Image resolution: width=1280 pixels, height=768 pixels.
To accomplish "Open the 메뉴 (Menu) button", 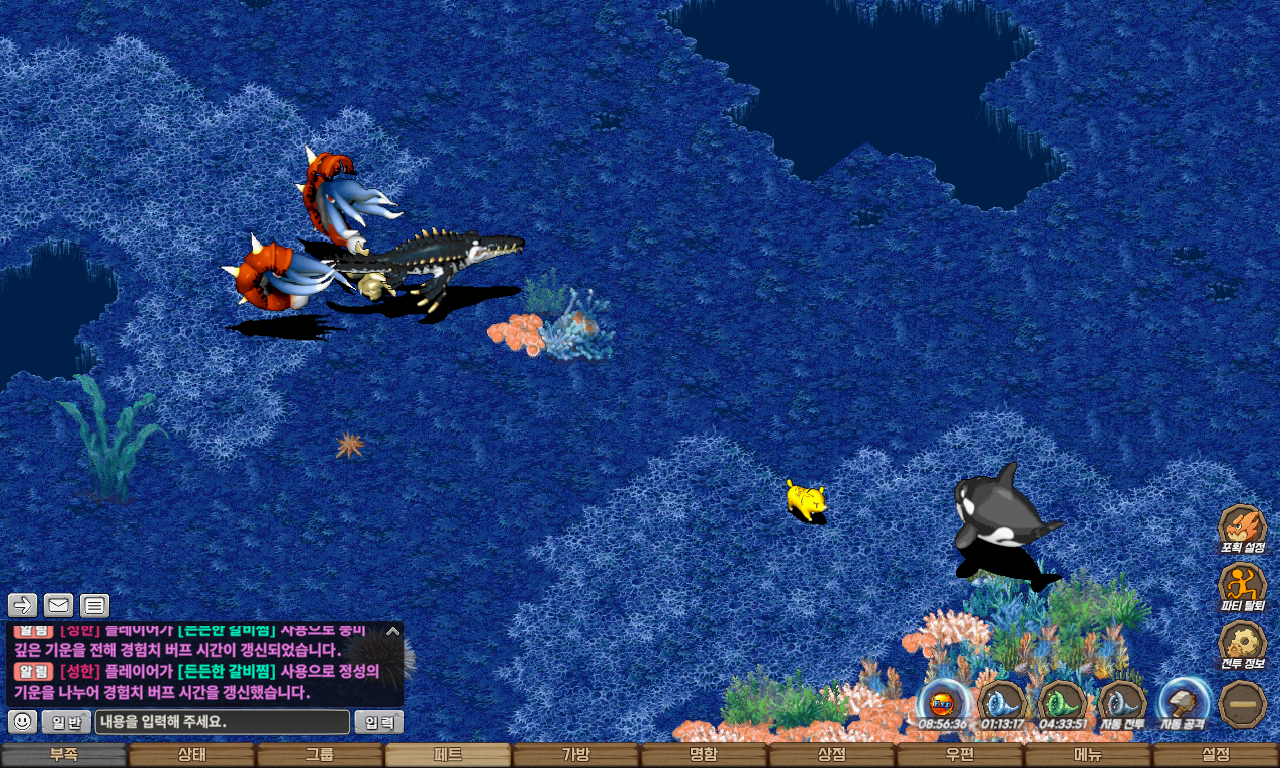I will coord(1087,755).
